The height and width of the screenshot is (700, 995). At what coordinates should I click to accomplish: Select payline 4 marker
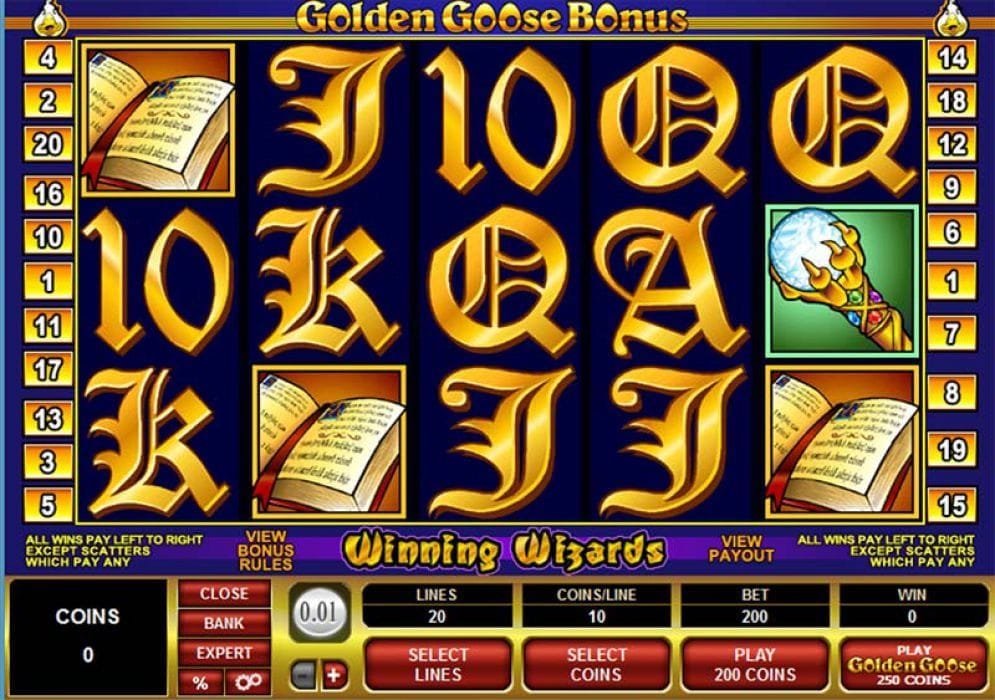pyautogui.click(x=48, y=58)
